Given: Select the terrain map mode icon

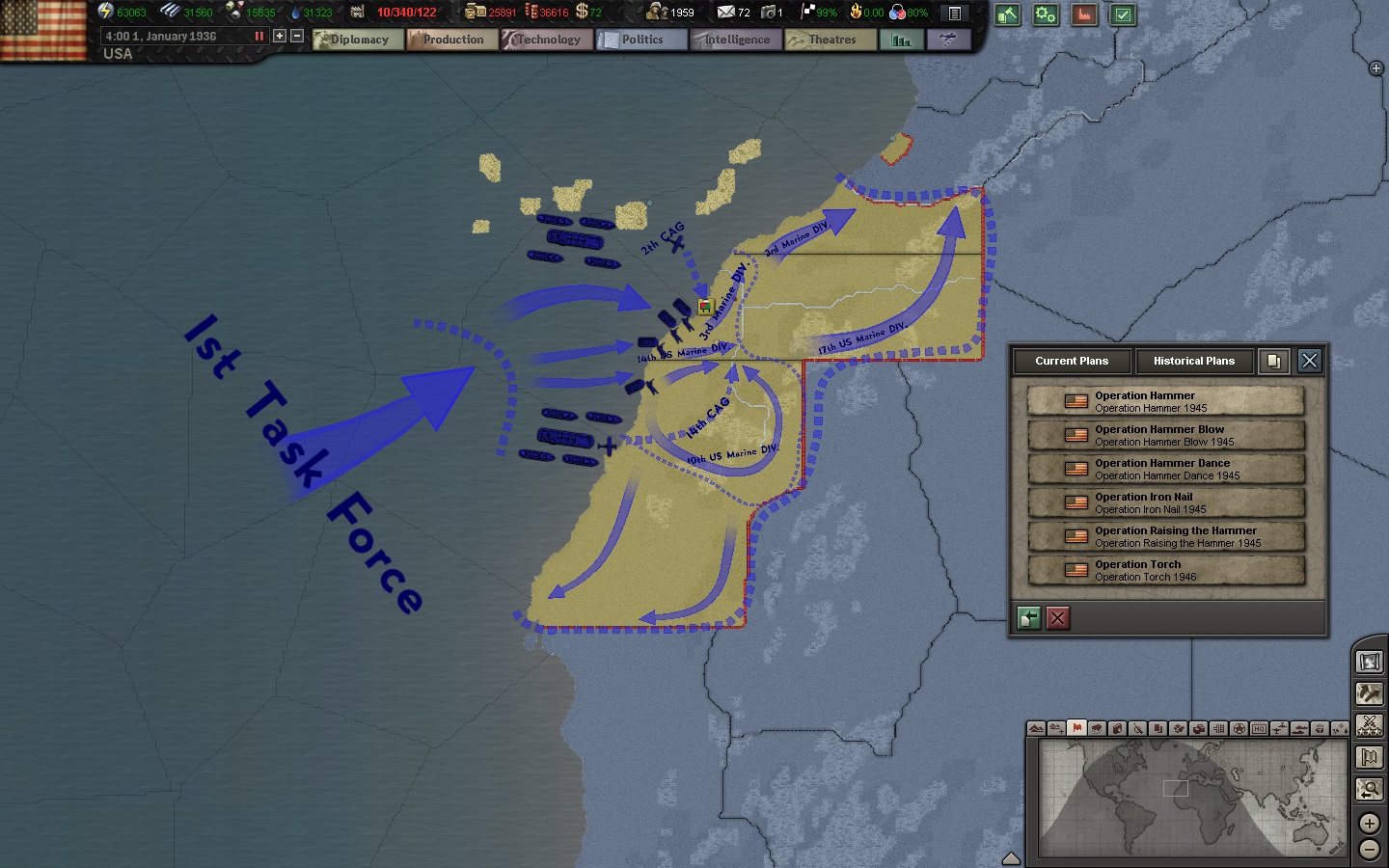Looking at the screenshot, I should coord(1036,730).
